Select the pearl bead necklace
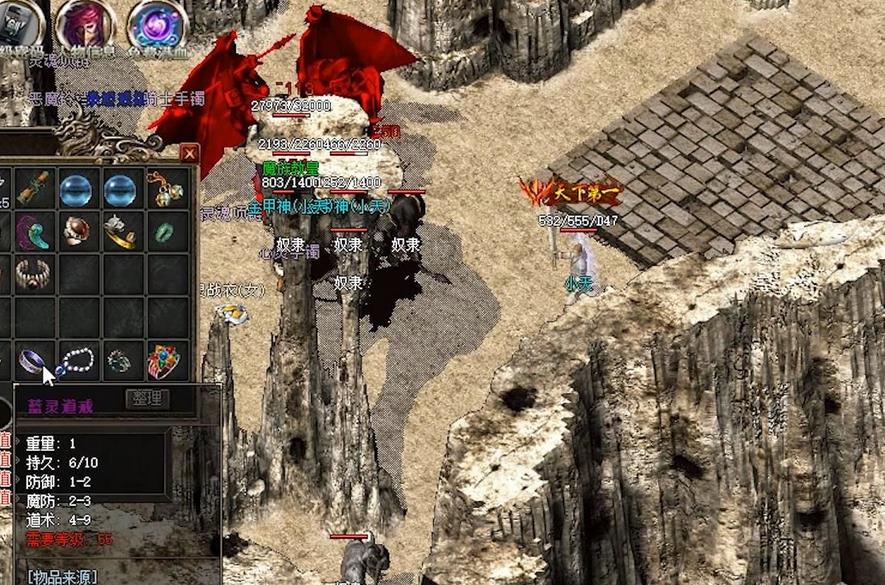This screenshot has width=885, height=585. (77, 361)
